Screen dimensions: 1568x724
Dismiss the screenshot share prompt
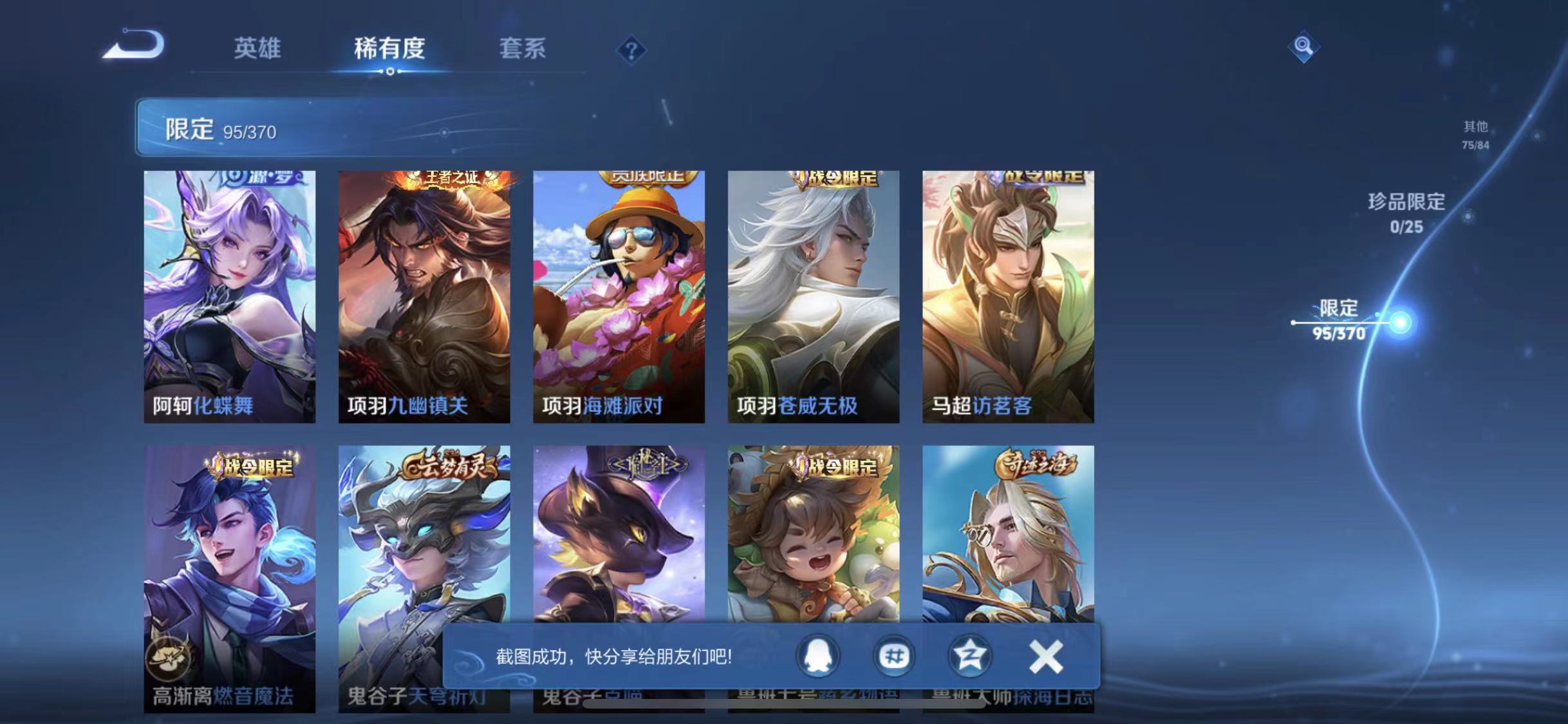pyautogui.click(x=1046, y=655)
